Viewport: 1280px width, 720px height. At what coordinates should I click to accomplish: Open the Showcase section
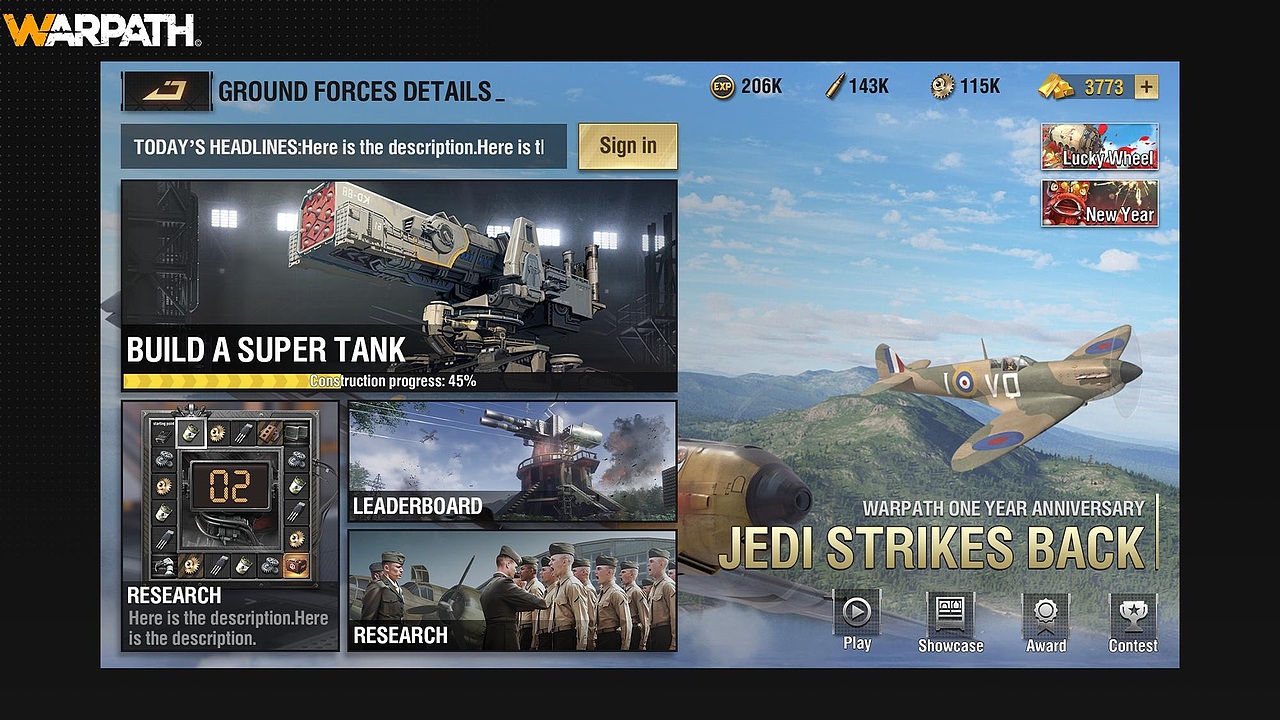[x=950, y=622]
